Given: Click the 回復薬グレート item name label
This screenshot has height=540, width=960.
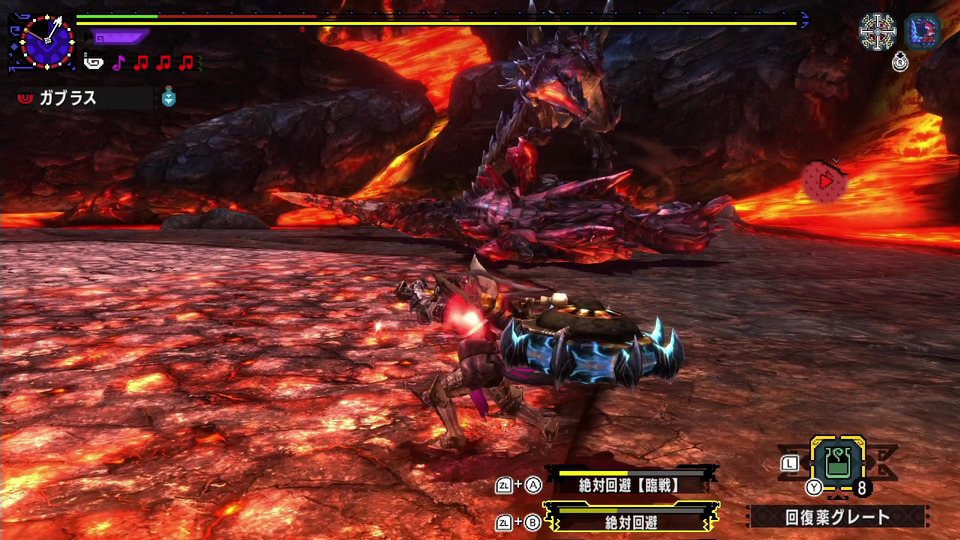Looking at the screenshot, I should click(x=836, y=517).
